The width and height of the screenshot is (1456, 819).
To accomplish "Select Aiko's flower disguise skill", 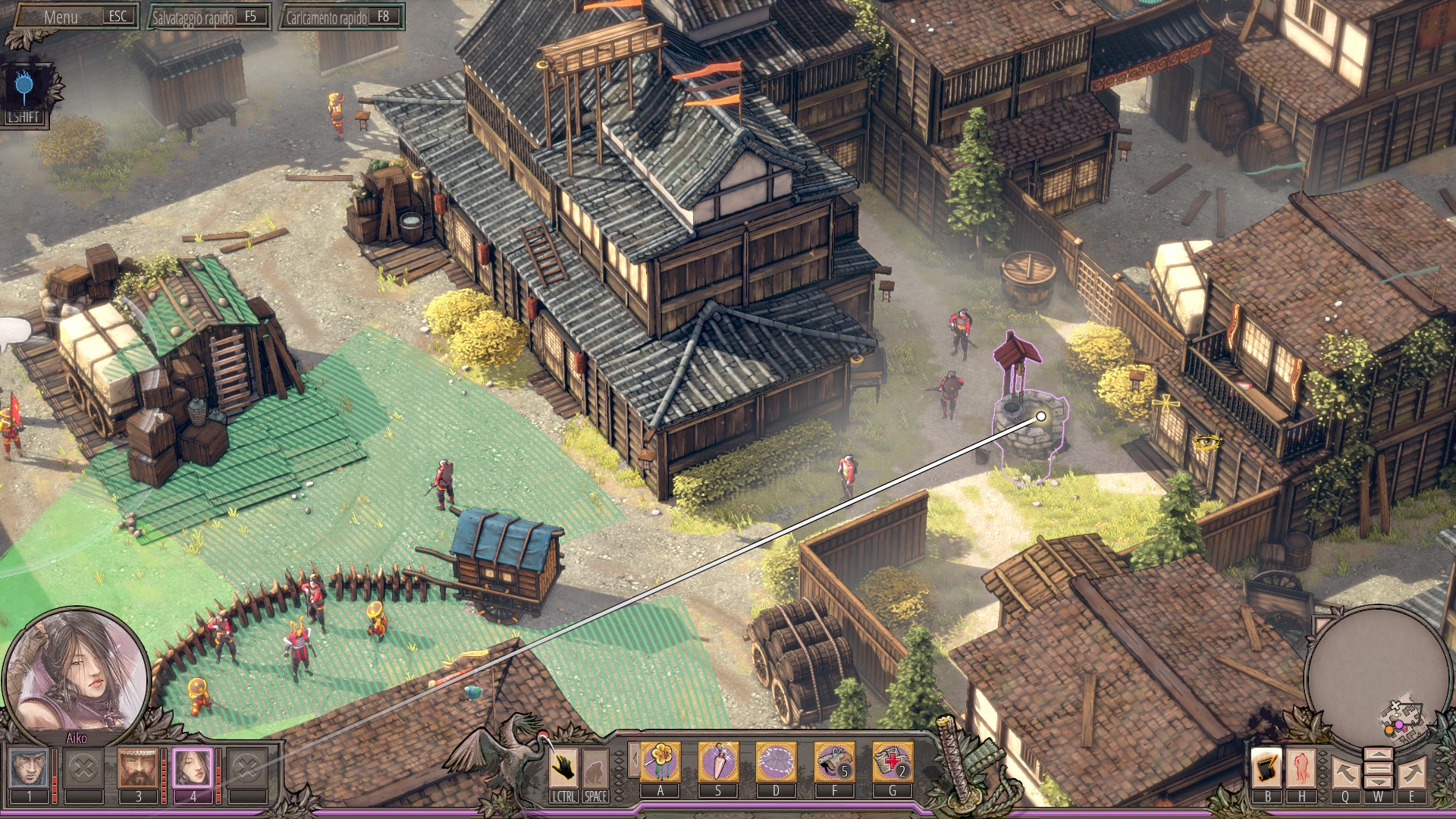I will coord(660,762).
